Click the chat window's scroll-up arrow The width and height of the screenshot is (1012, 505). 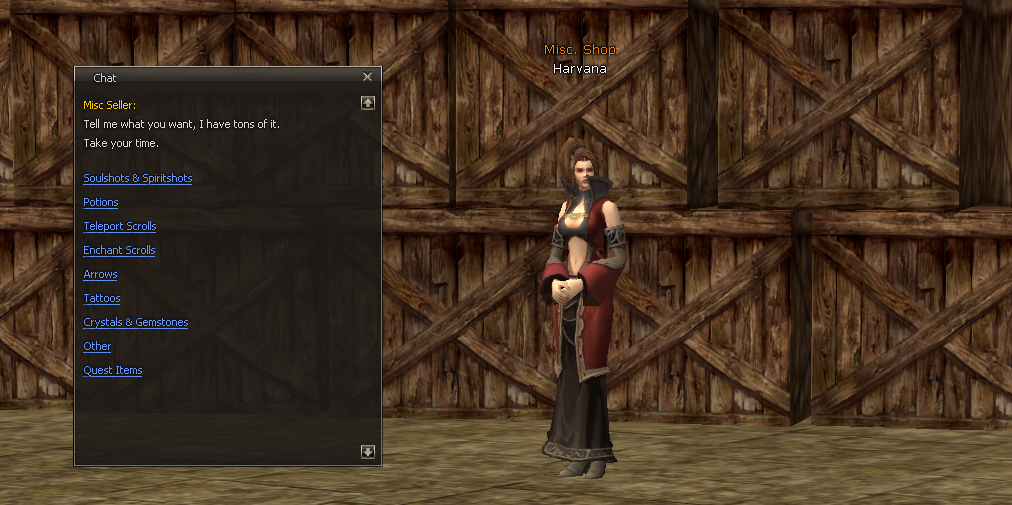coord(368,102)
